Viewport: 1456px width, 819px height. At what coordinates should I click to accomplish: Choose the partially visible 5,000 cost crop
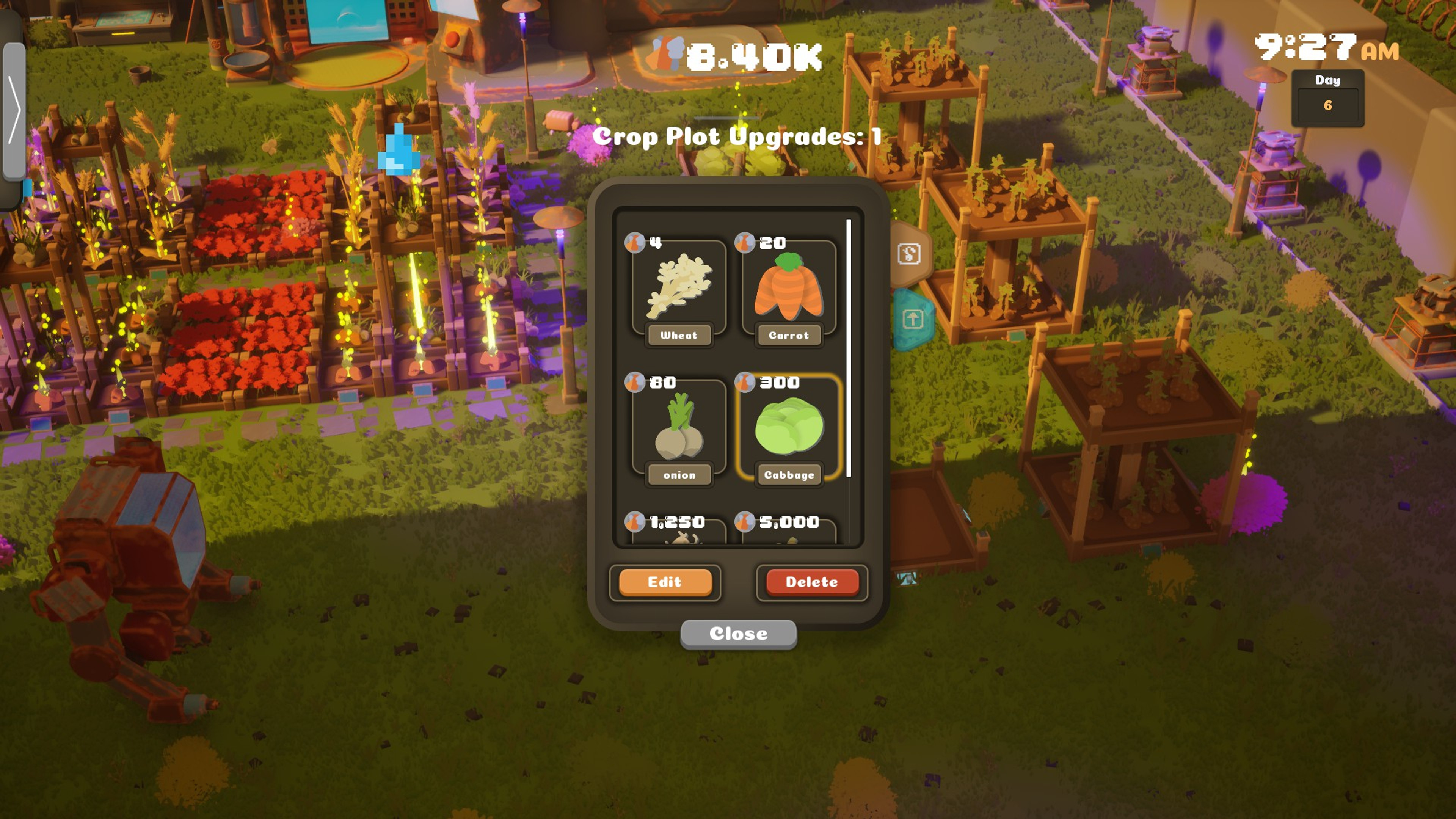pos(789,532)
